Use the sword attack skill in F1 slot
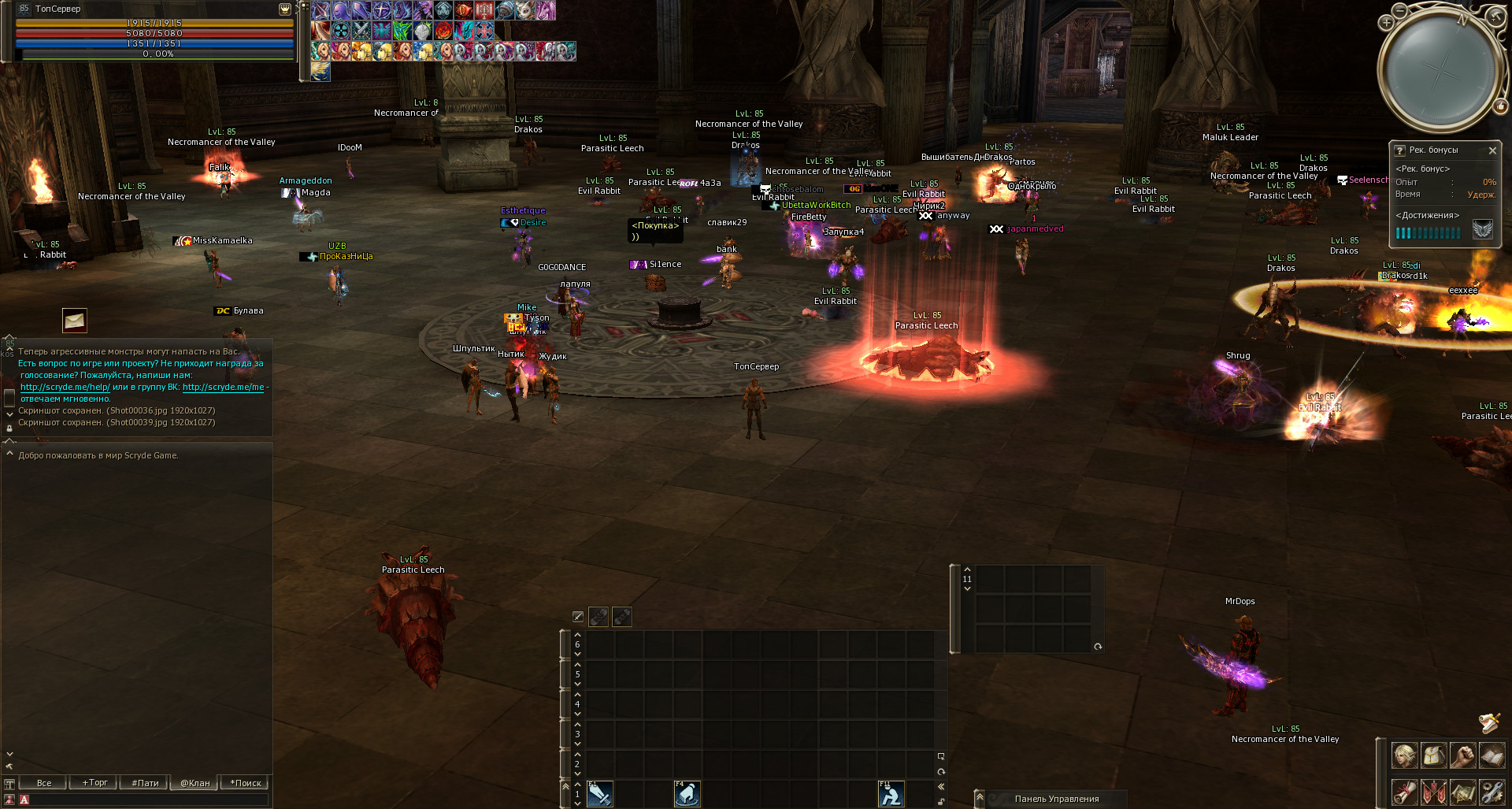This screenshot has width=1512, height=809. click(x=599, y=794)
